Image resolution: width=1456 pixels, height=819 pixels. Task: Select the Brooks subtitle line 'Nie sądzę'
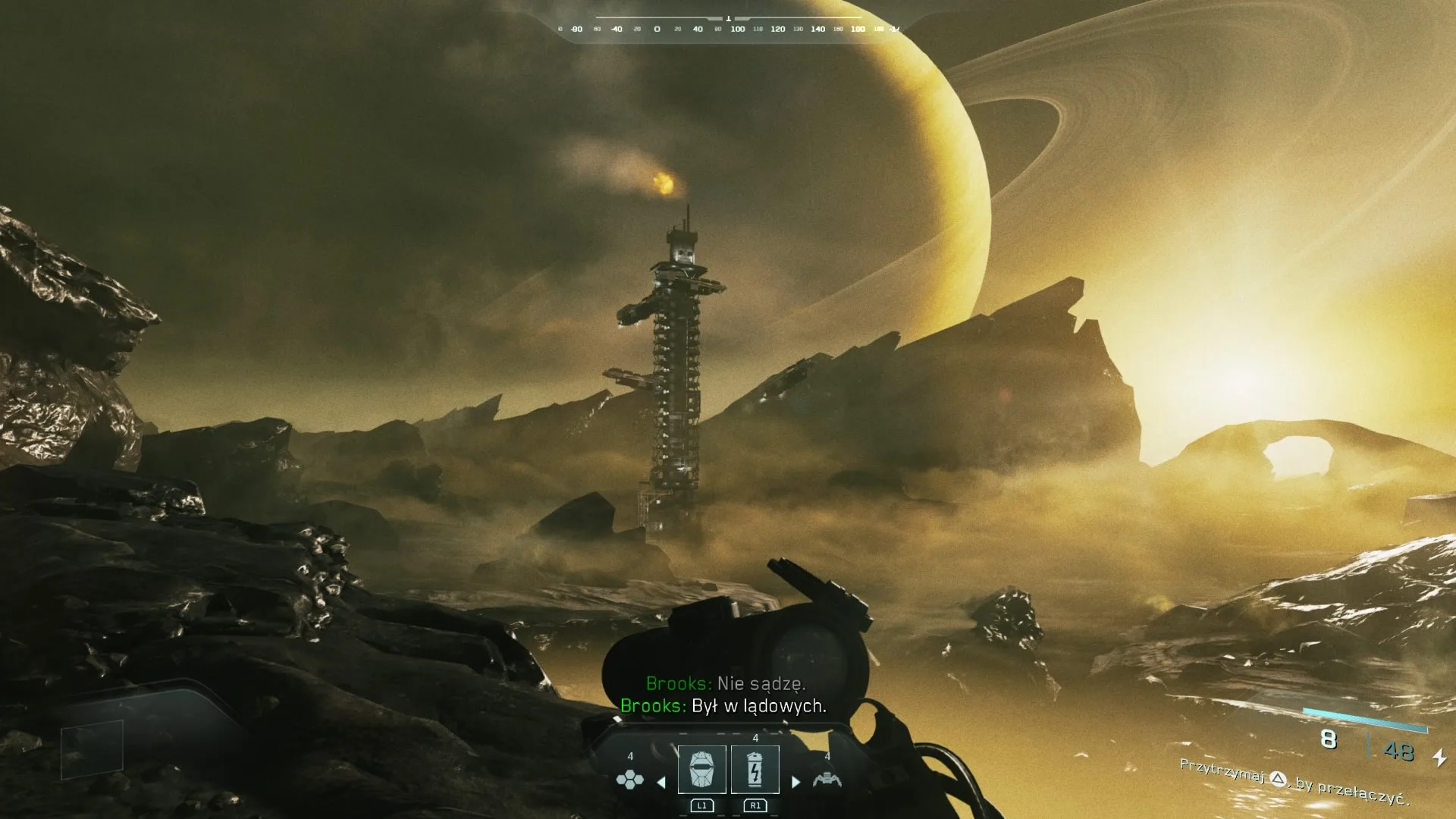click(x=726, y=683)
